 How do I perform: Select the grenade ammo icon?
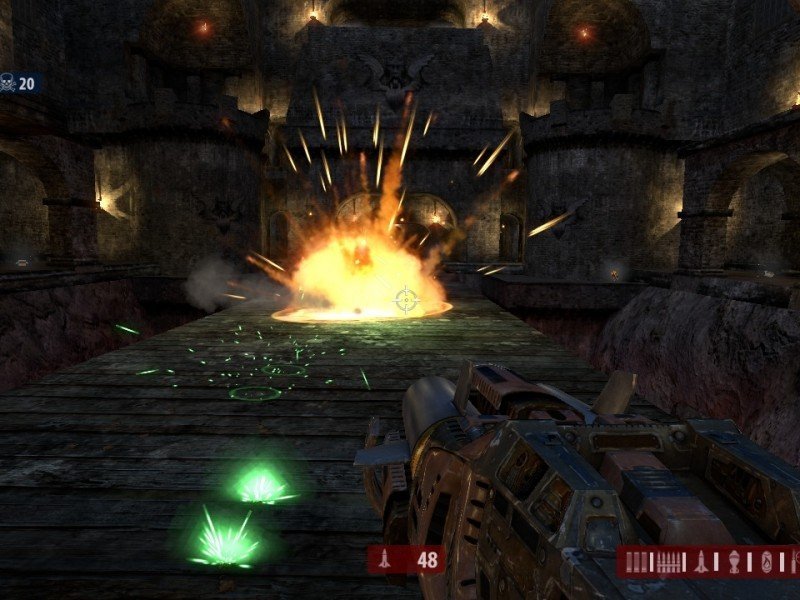pos(734,562)
